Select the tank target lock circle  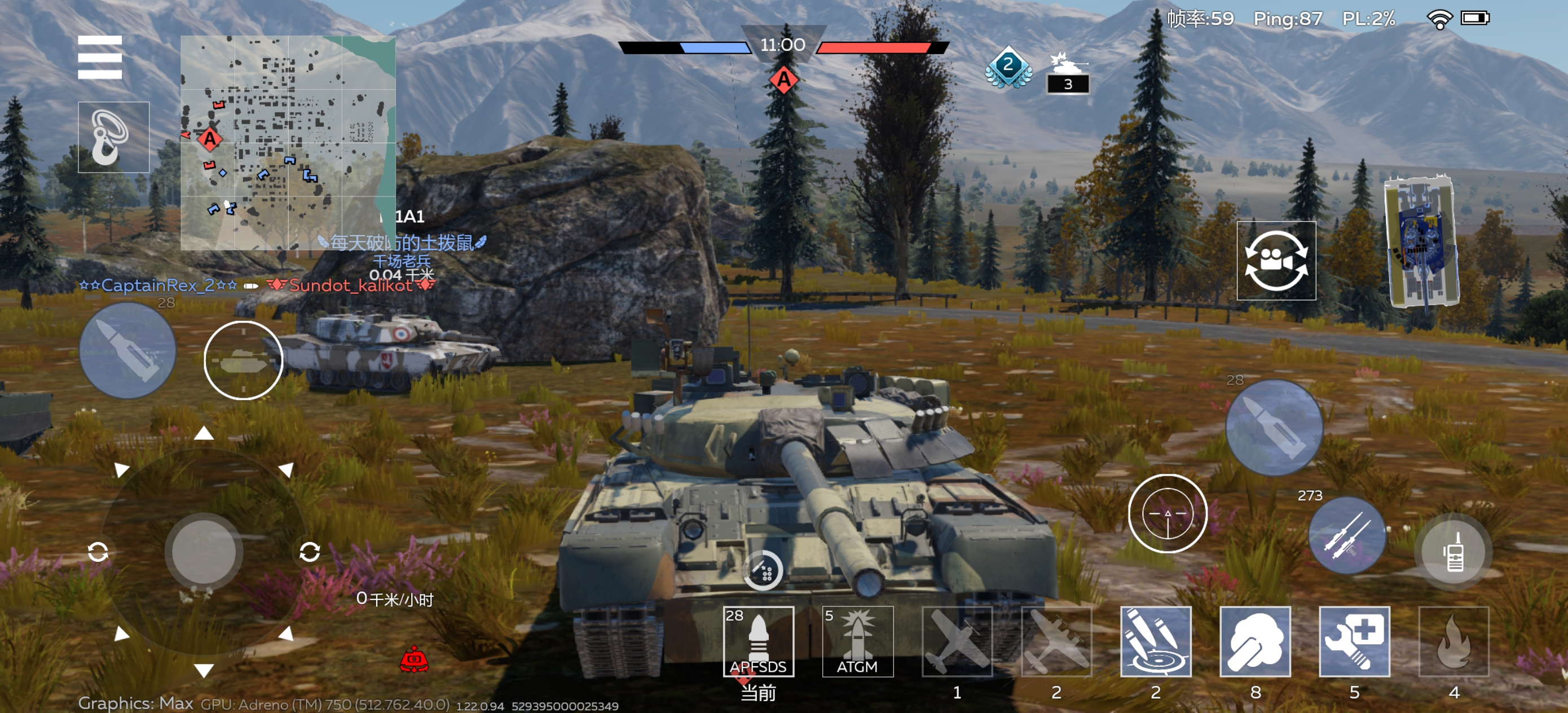(x=243, y=360)
